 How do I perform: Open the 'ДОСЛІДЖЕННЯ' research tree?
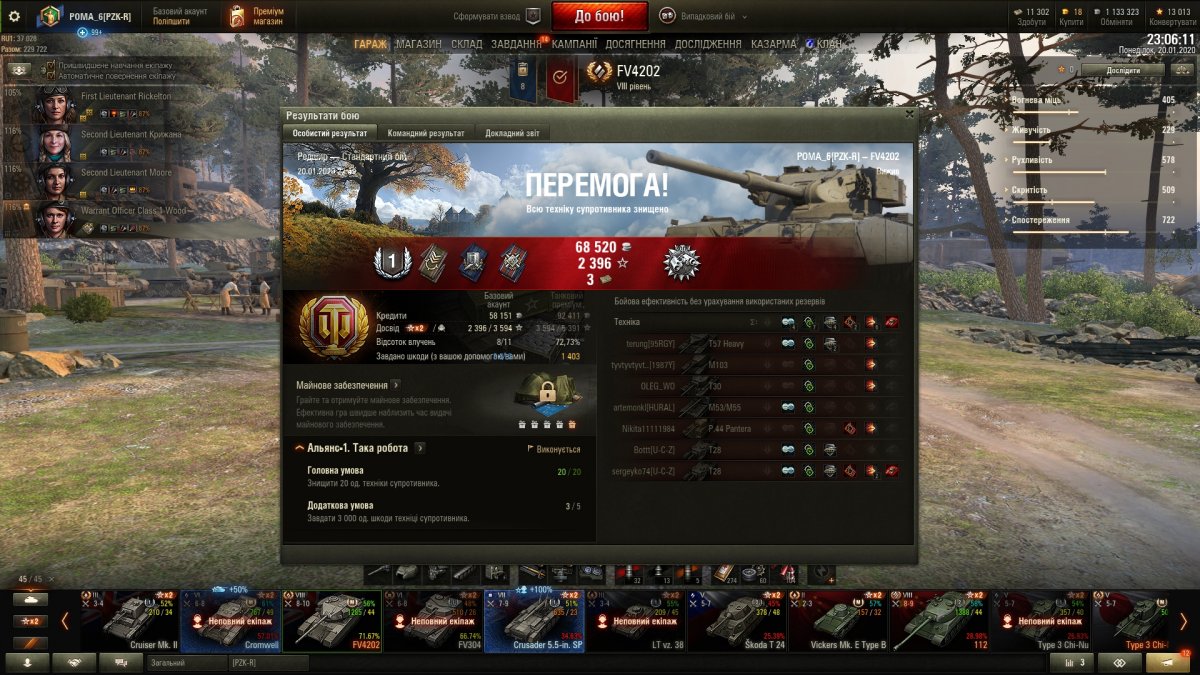coord(708,44)
